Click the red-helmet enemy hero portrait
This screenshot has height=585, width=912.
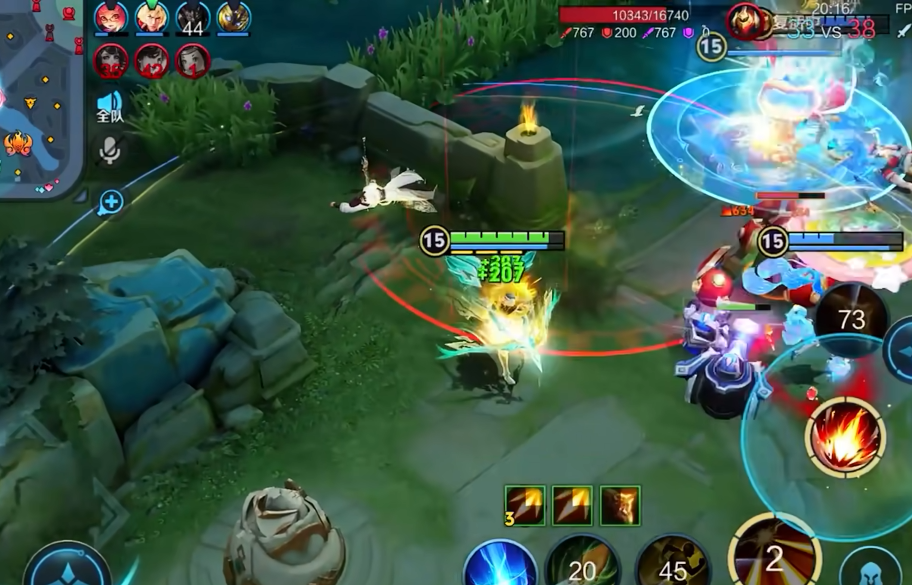(x=745, y=21)
